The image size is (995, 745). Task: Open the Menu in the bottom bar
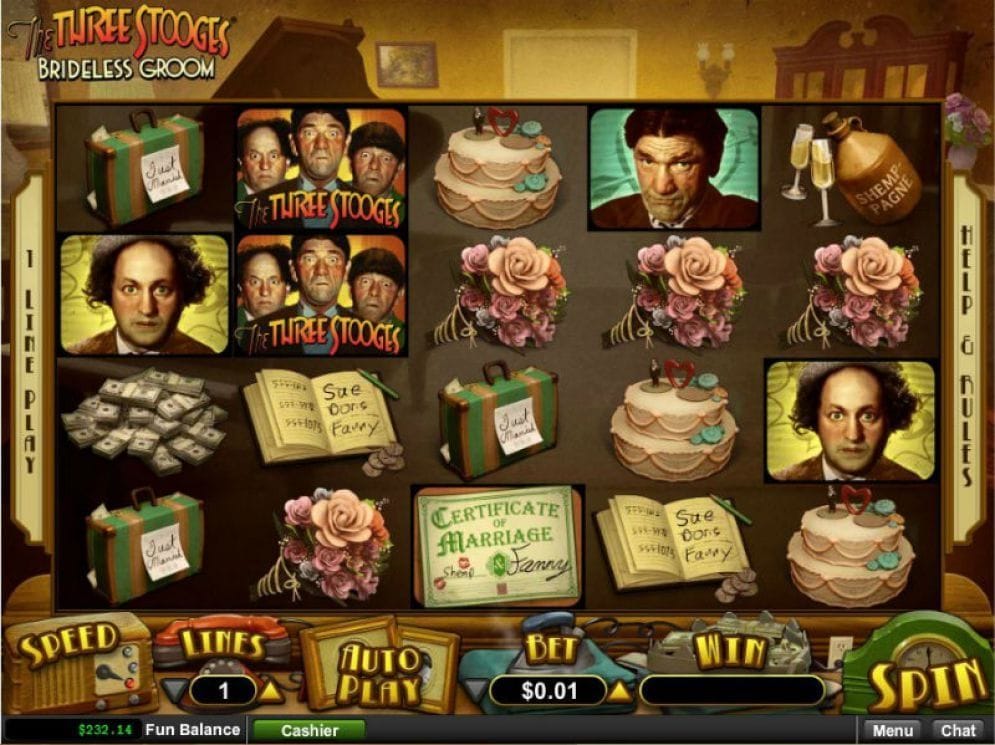click(x=892, y=730)
